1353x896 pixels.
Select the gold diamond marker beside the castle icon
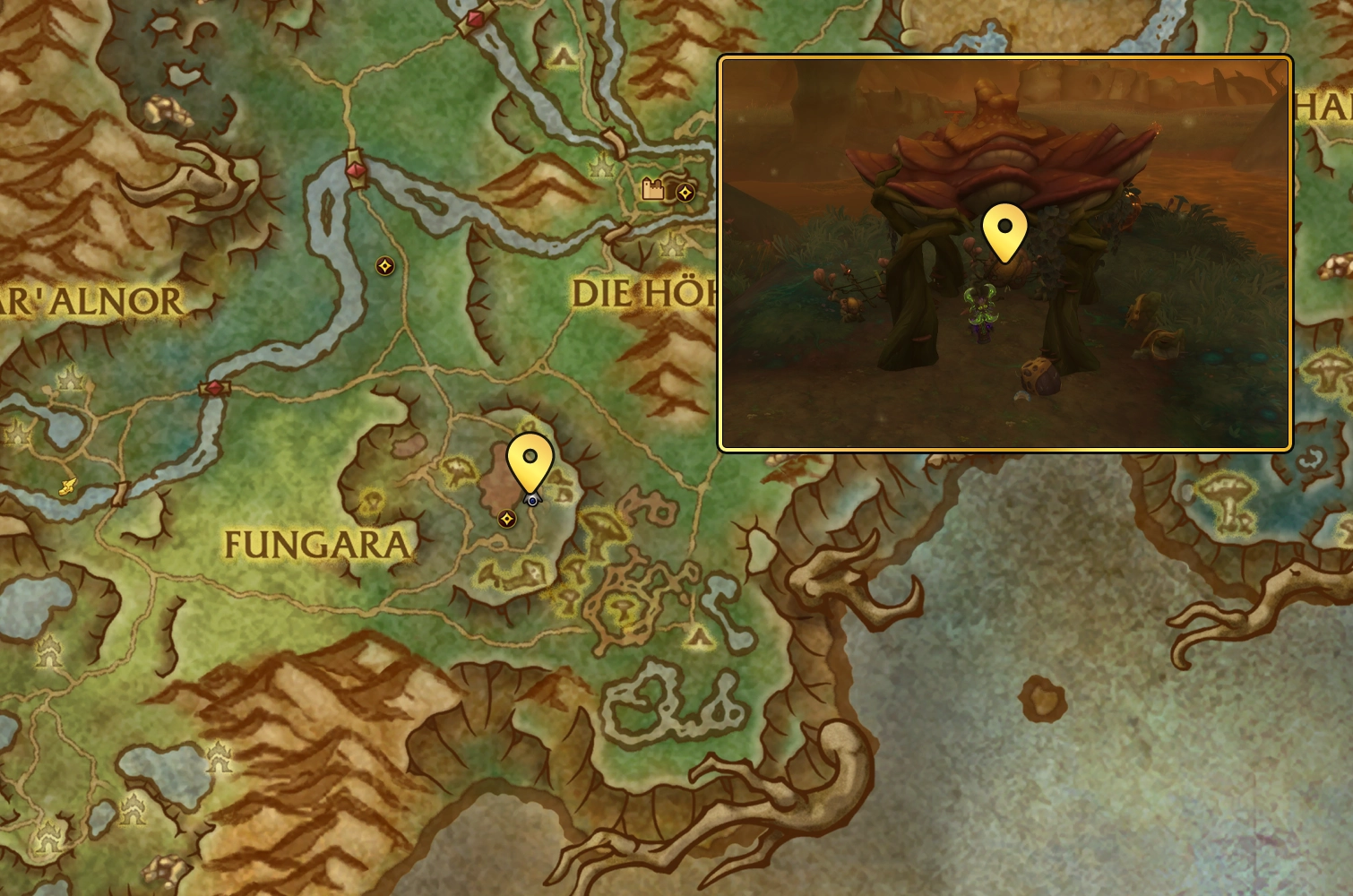click(x=685, y=192)
